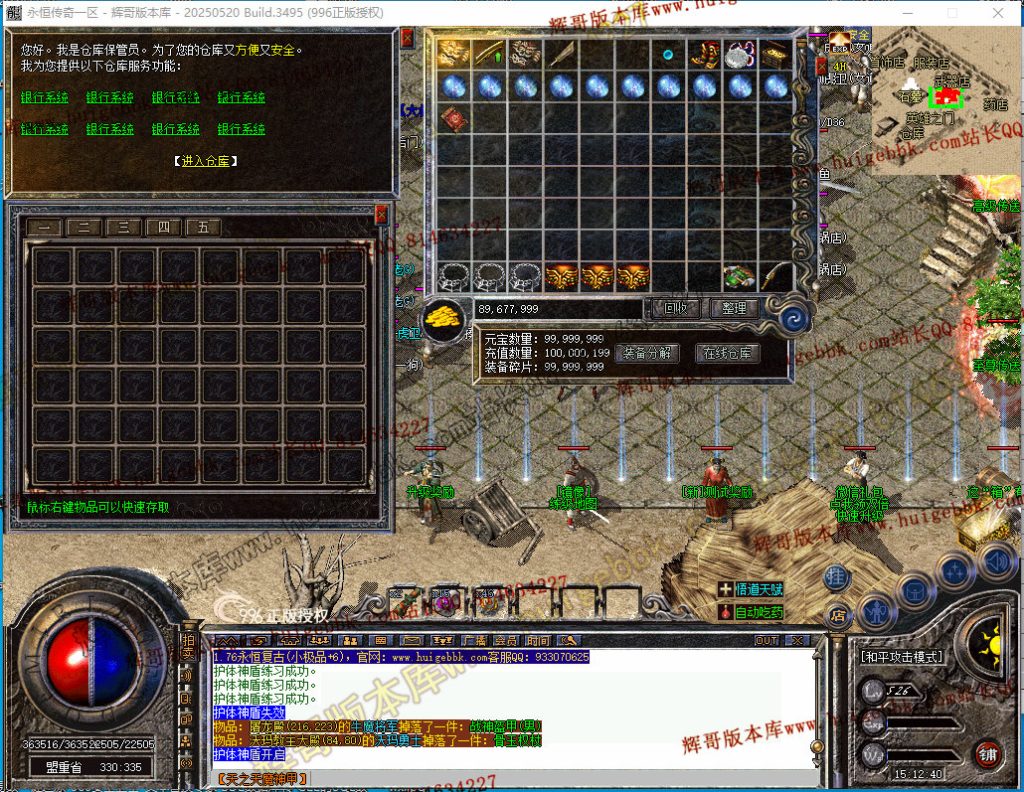Select the colorful boots item
The width and height of the screenshot is (1024, 792).
click(704, 54)
